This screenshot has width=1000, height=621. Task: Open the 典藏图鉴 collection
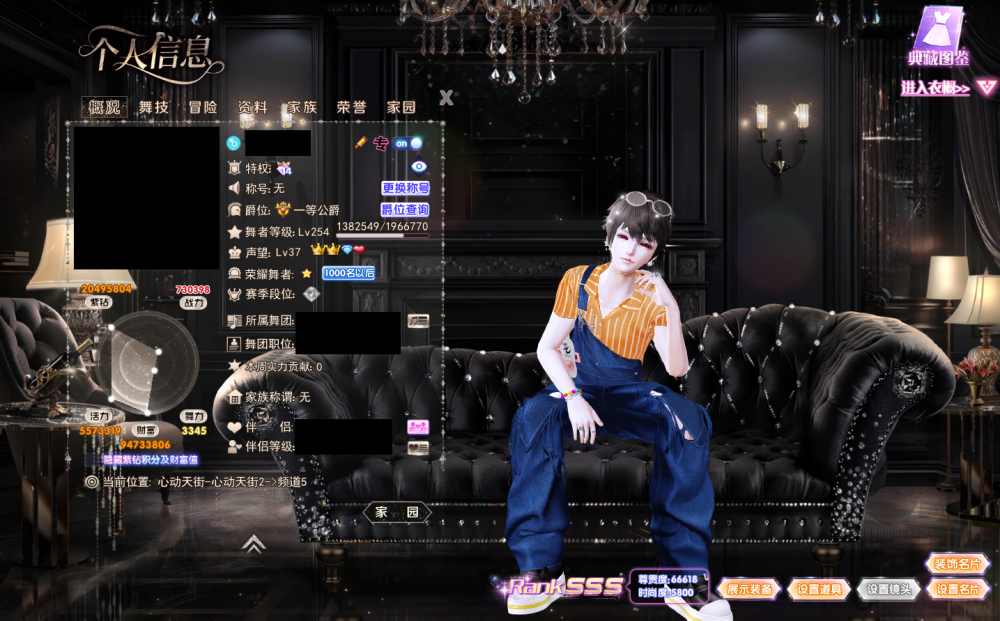tap(937, 38)
